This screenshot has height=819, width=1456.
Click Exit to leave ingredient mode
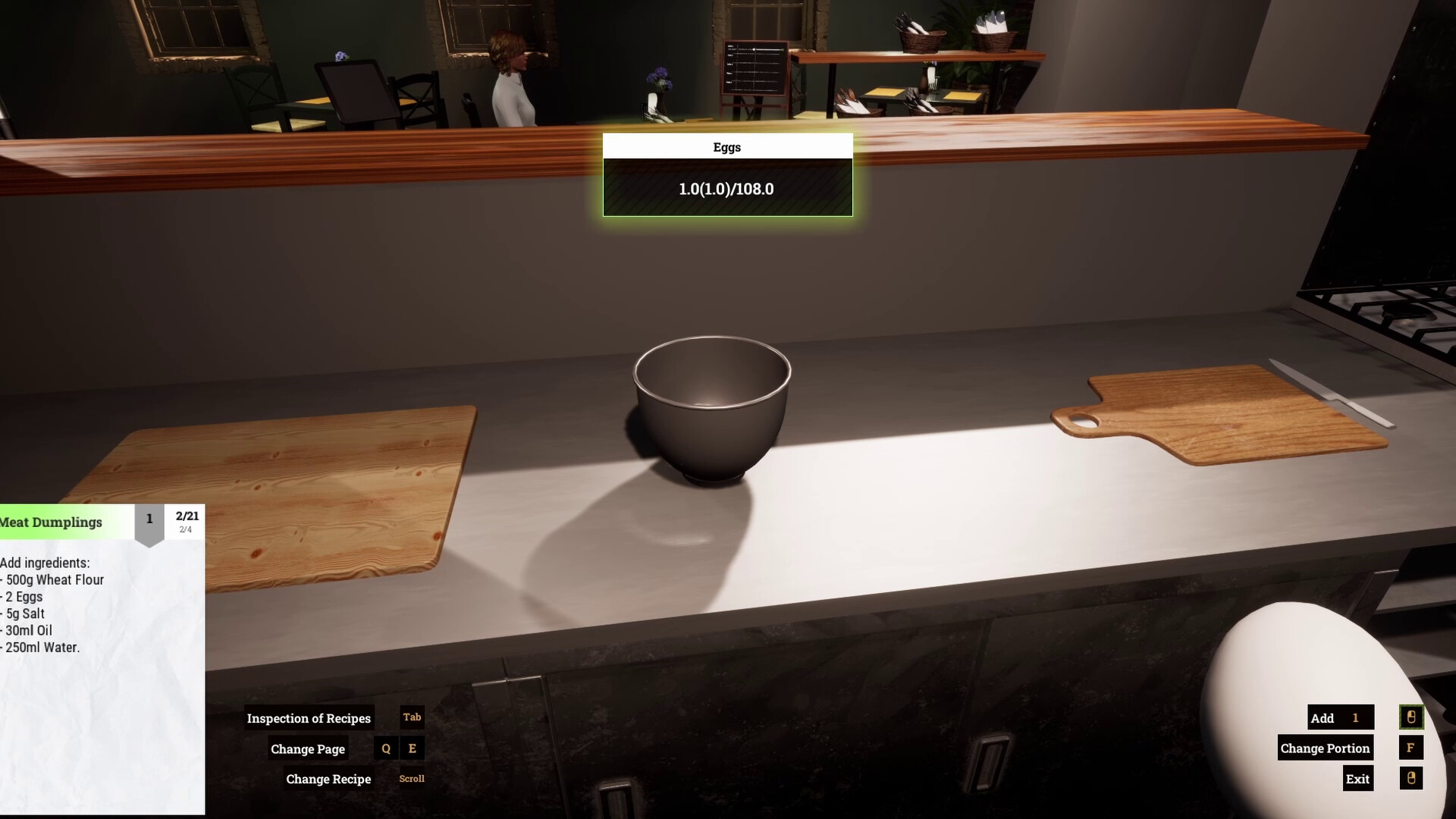tap(1357, 778)
